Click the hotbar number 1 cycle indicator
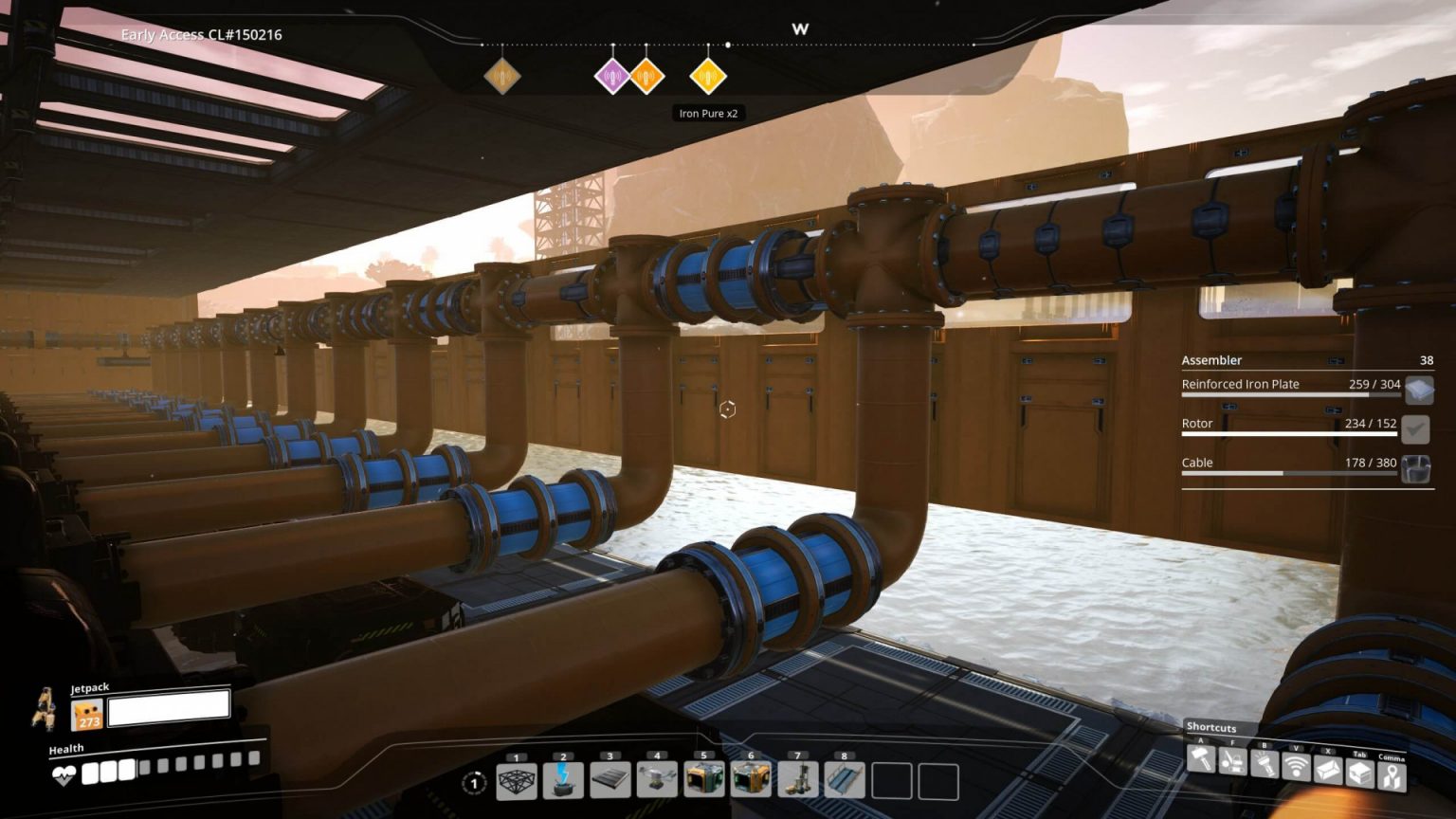 tap(474, 783)
